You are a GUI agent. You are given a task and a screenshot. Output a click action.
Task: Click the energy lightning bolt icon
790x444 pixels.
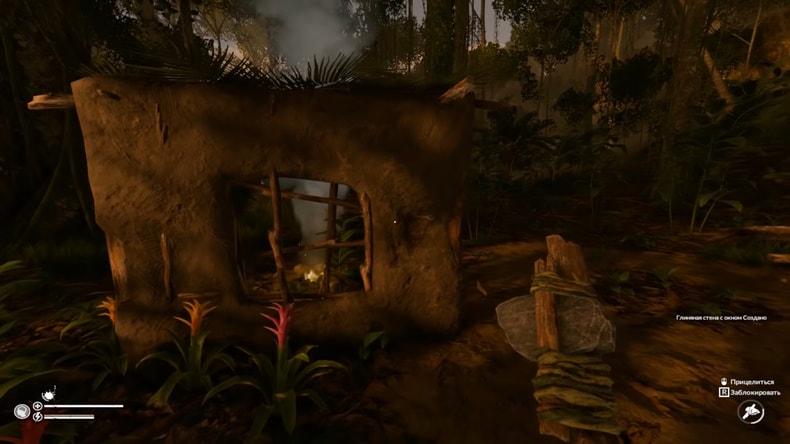click(38, 417)
